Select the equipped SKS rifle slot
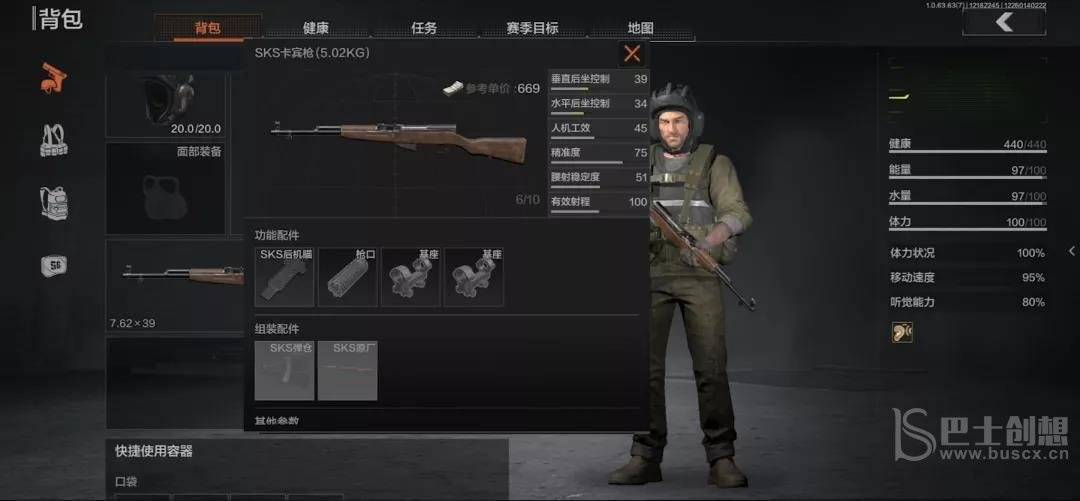The width and height of the screenshot is (1080, 501). point(176,284)
